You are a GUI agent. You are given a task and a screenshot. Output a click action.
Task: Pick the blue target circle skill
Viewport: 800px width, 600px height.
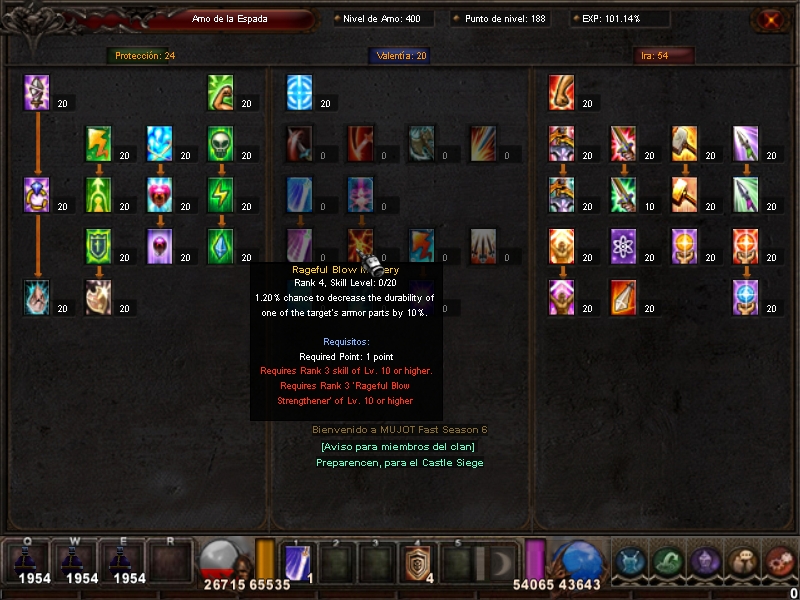point(301,92)
